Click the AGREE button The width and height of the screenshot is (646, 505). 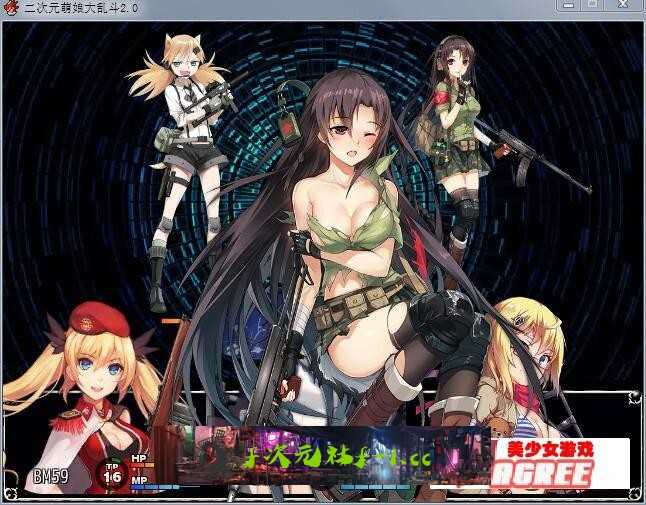pyautogui.click(x=540, y=474)
